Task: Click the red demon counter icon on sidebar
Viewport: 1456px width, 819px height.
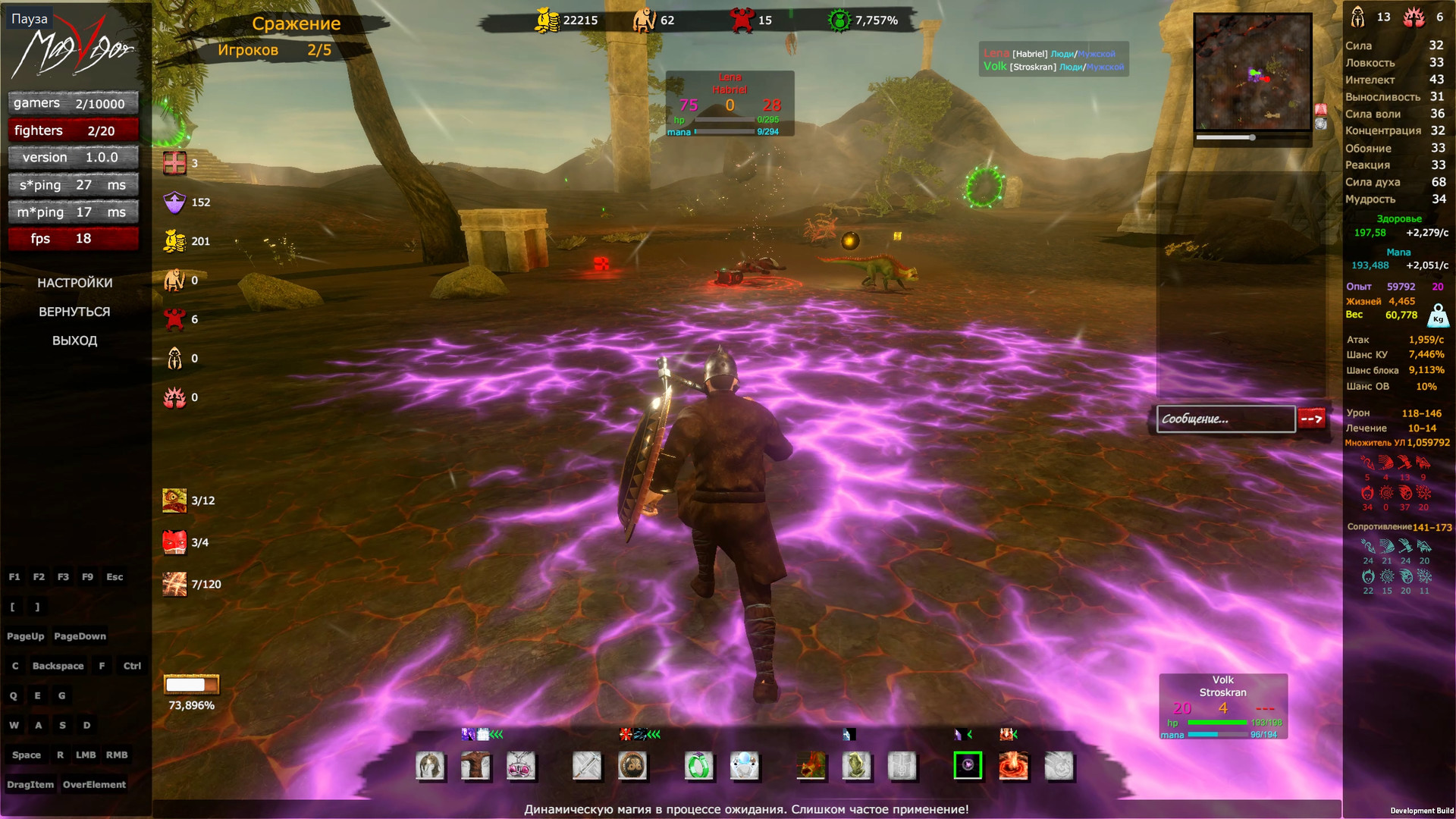Action: (176, 319)
